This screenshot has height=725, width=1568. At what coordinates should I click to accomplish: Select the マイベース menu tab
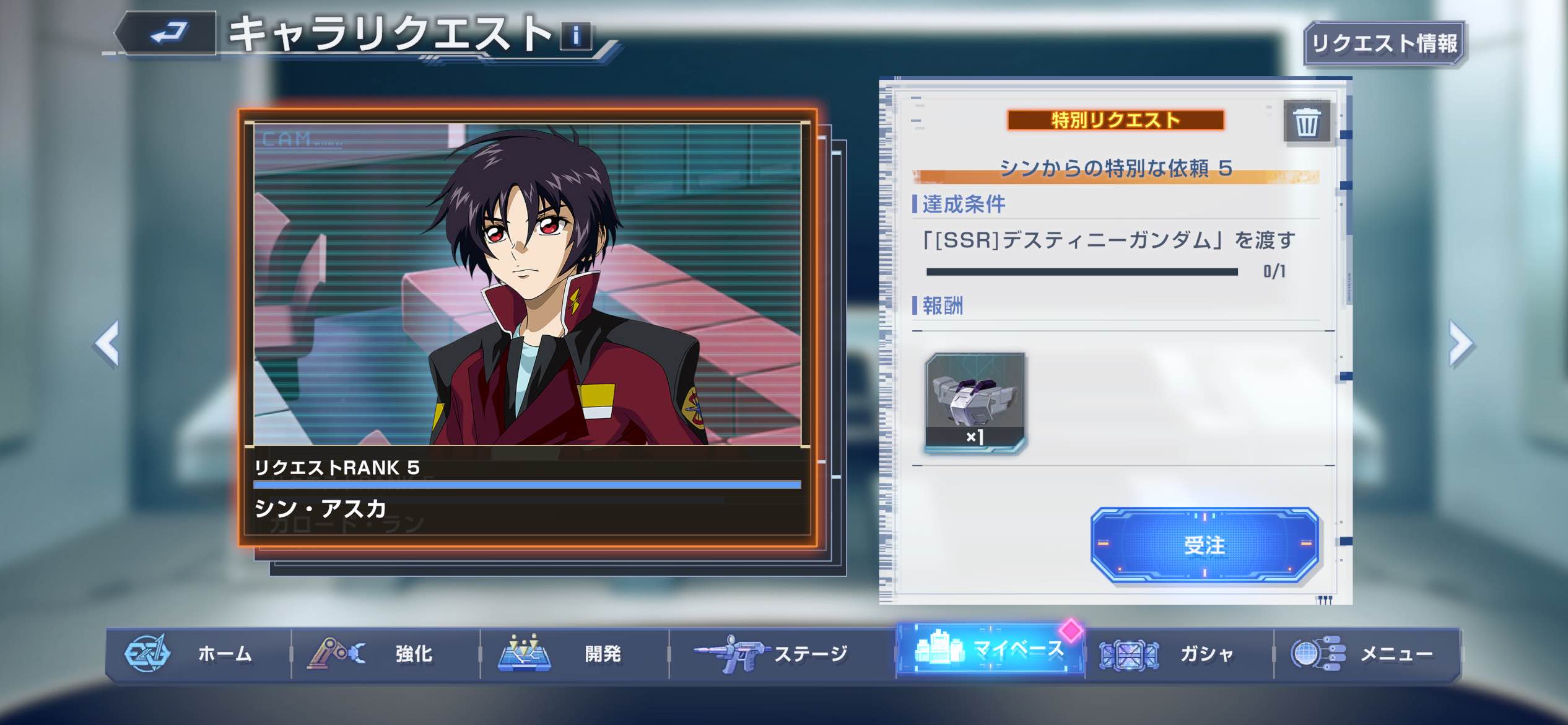990,650
